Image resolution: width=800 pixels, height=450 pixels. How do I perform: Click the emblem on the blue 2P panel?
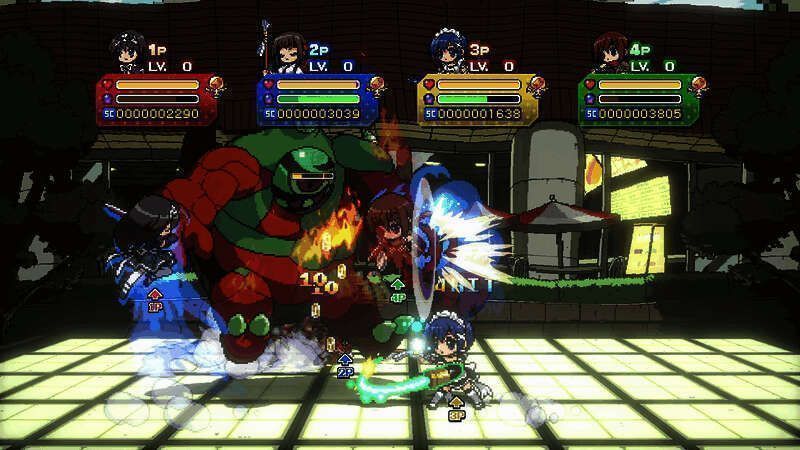375,86
